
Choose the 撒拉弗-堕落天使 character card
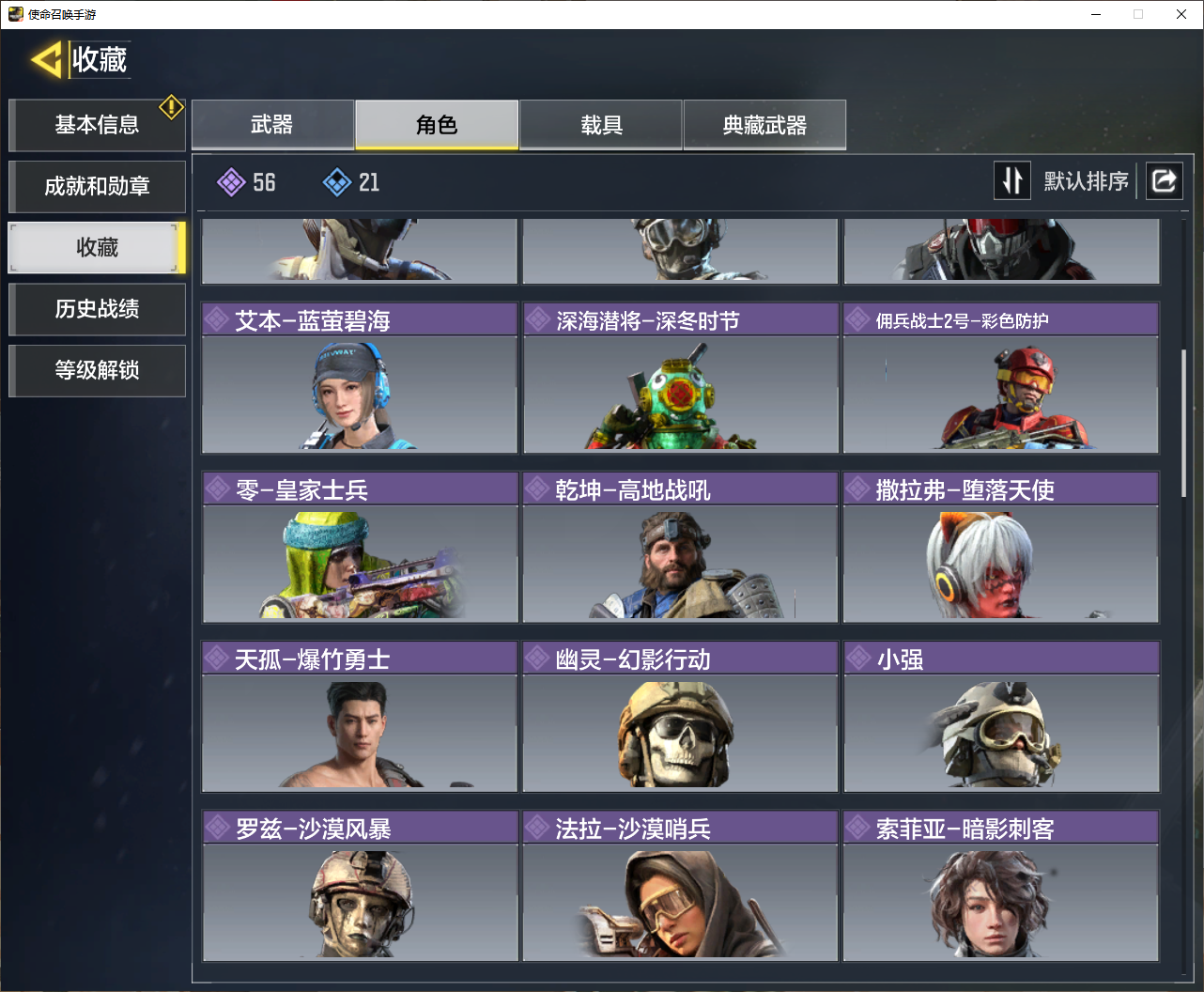pos(1001,547)
